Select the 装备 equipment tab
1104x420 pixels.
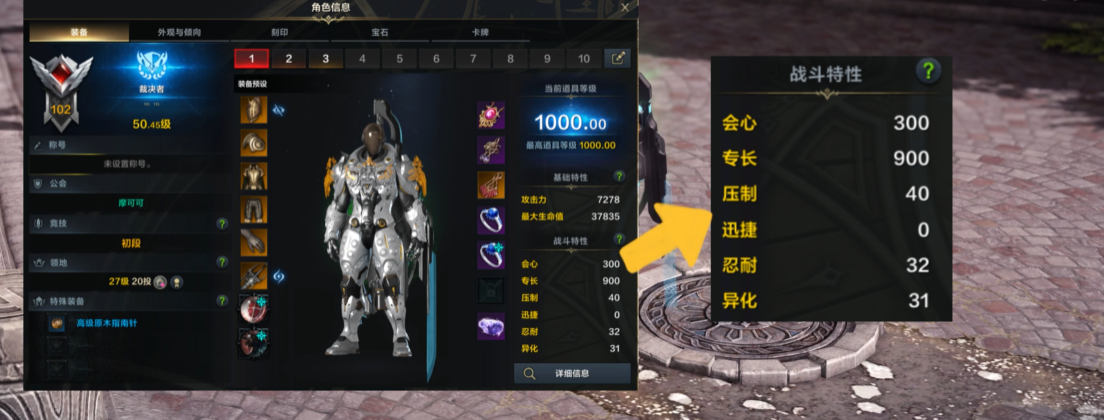pyautogui.click(x=79, y=32)
